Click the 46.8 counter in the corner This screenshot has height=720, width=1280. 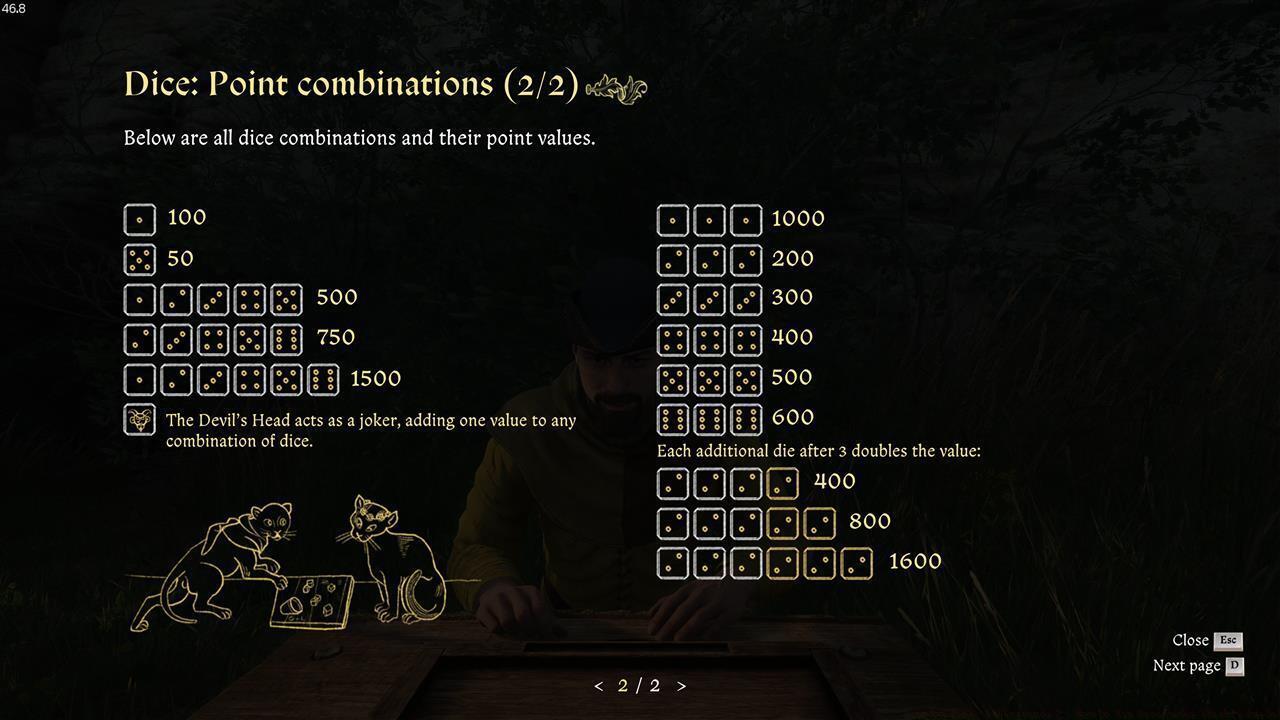pyautogui.click(x=14, y=8)
